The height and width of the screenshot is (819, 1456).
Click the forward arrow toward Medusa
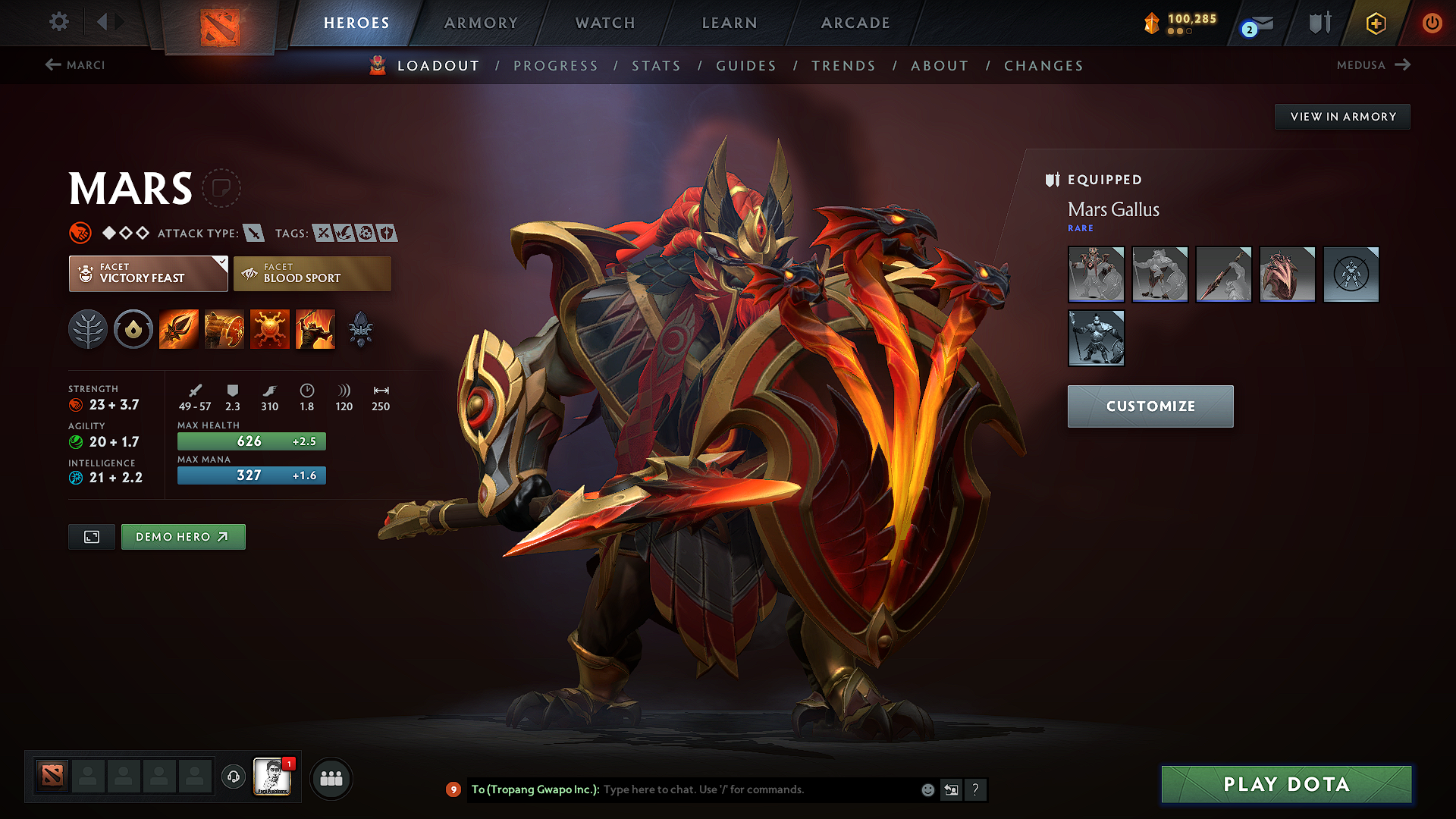tap(1402, 65)
